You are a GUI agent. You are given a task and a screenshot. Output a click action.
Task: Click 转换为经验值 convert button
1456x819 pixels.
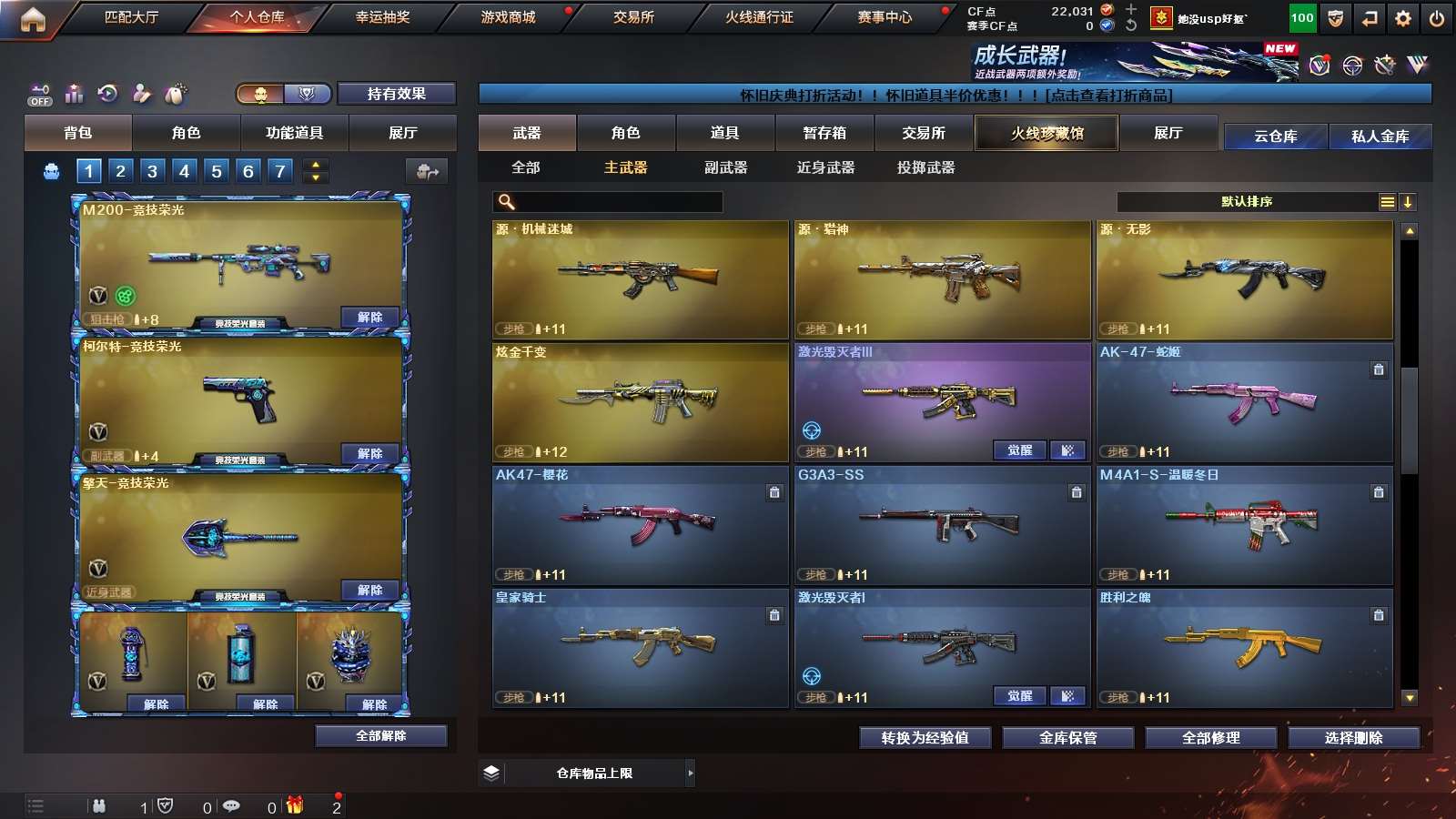(x=925, y=738)
